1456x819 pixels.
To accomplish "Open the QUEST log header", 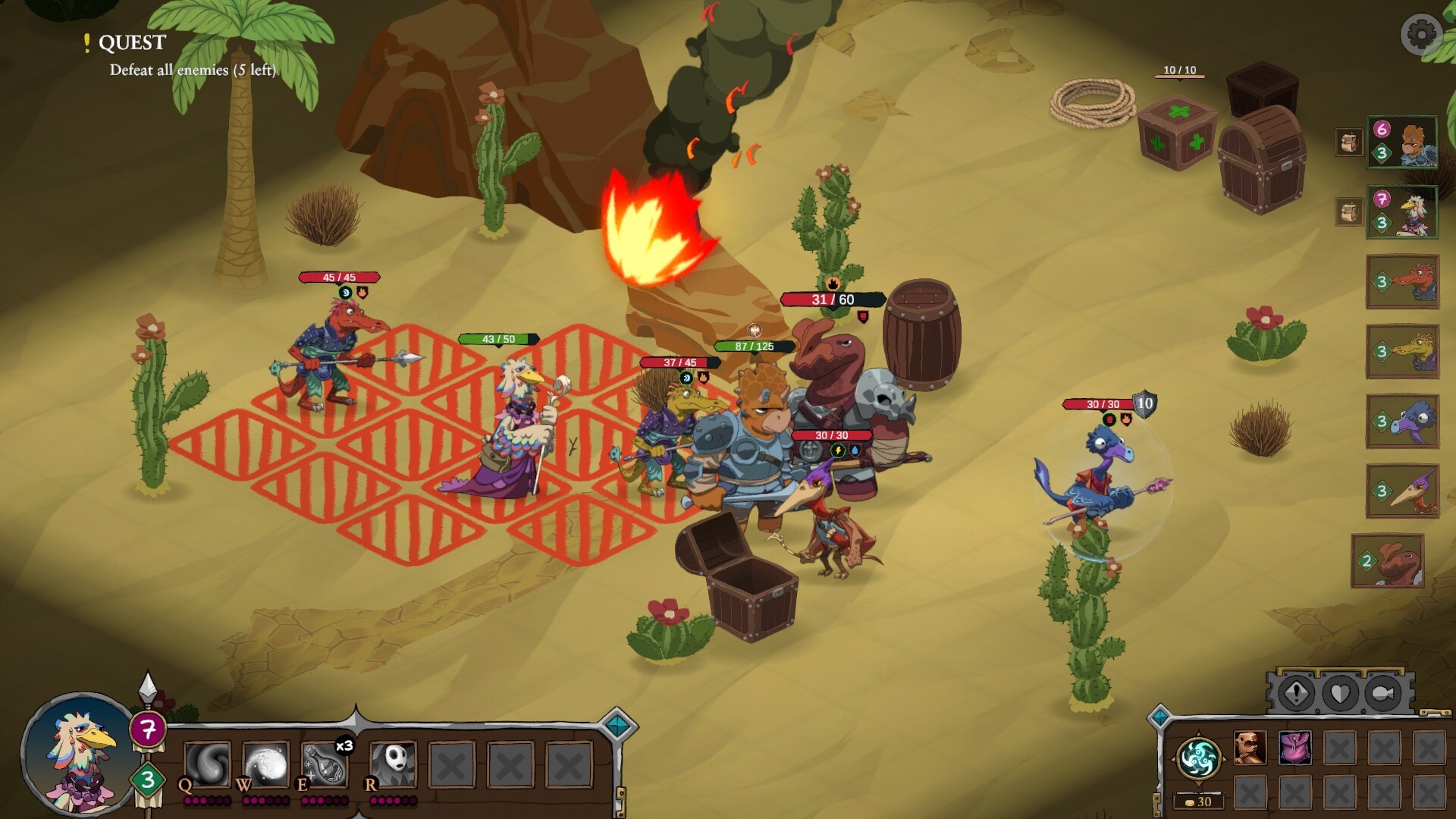I will (x=131, y=43).
